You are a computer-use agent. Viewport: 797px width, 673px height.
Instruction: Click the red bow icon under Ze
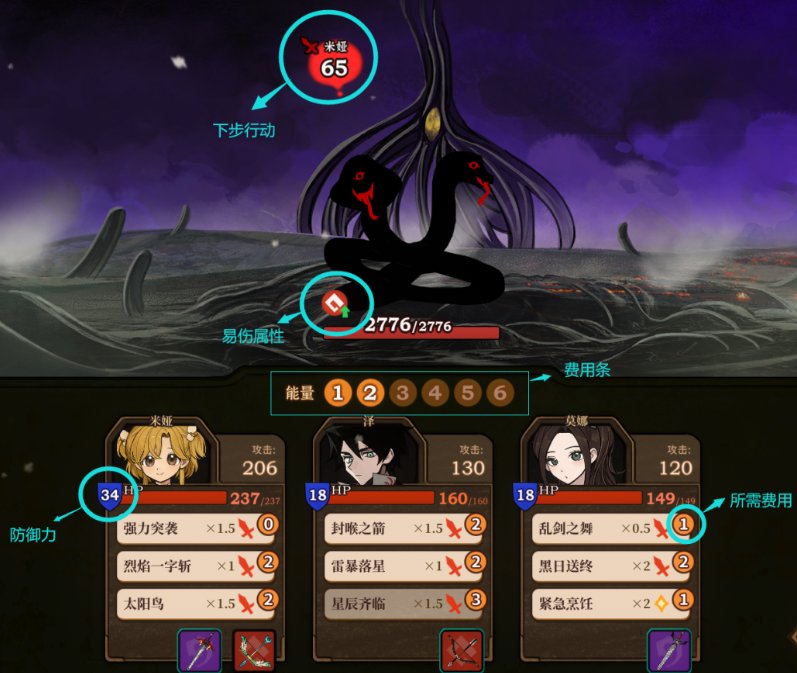tap(461, 650)
